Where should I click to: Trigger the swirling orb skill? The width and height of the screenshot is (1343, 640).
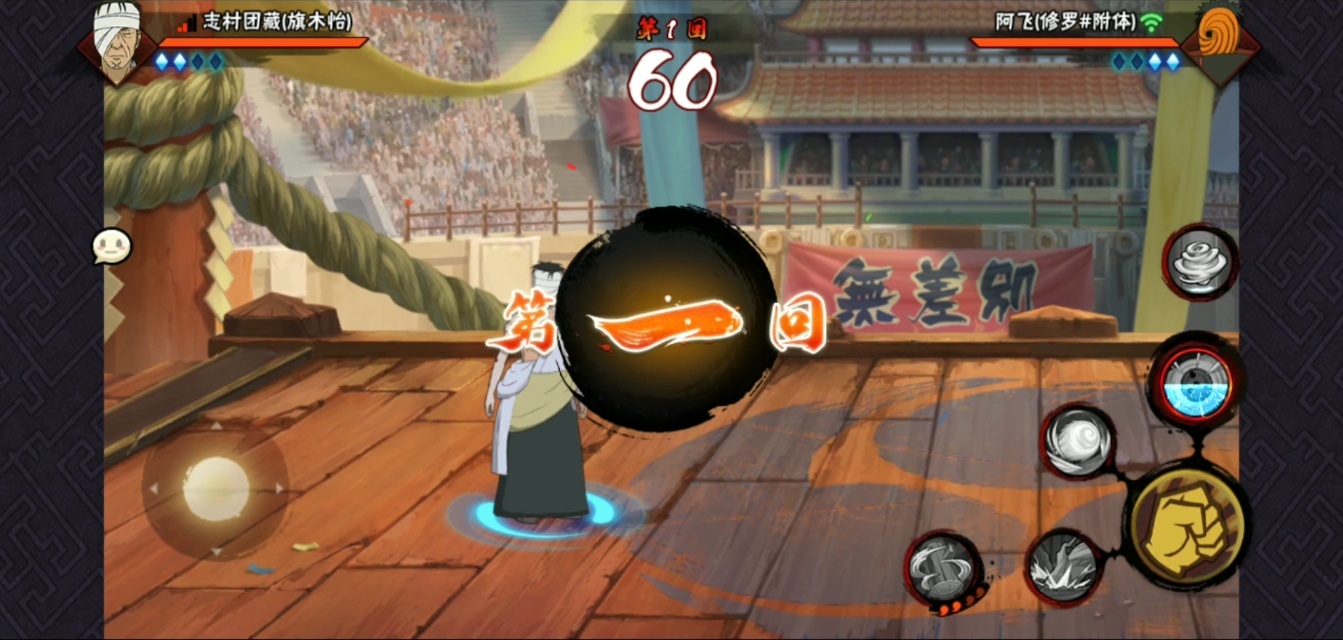point(1077,442)
